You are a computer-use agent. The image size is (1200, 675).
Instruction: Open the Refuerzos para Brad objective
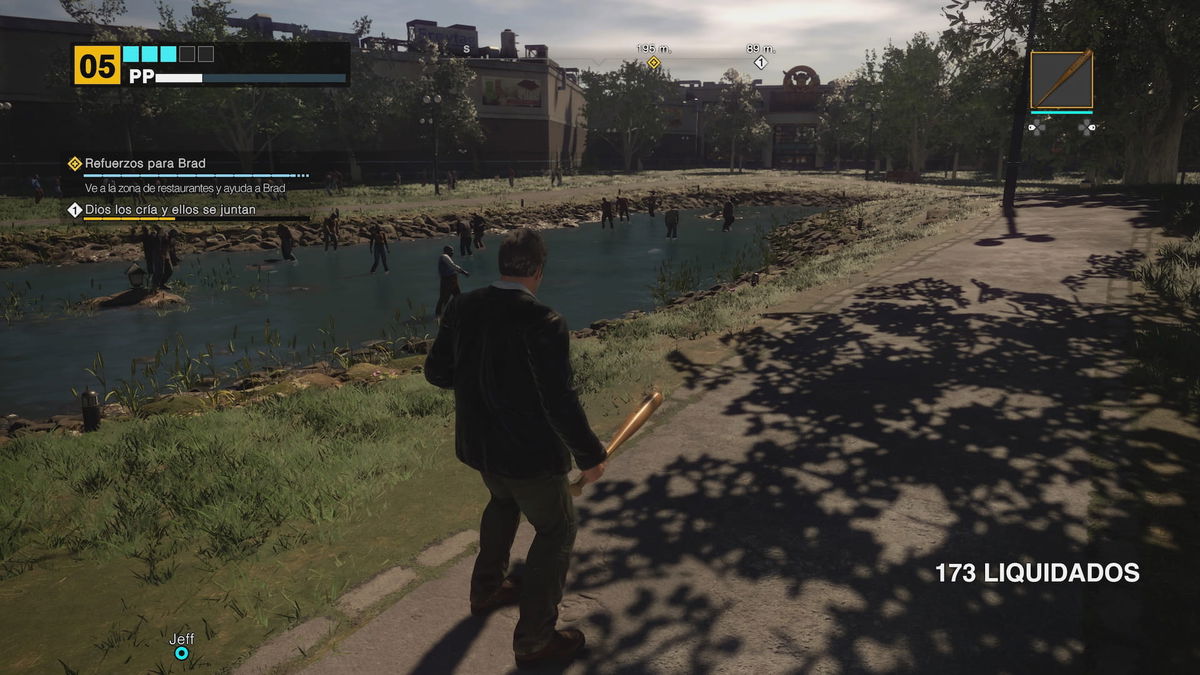(145, 163)
